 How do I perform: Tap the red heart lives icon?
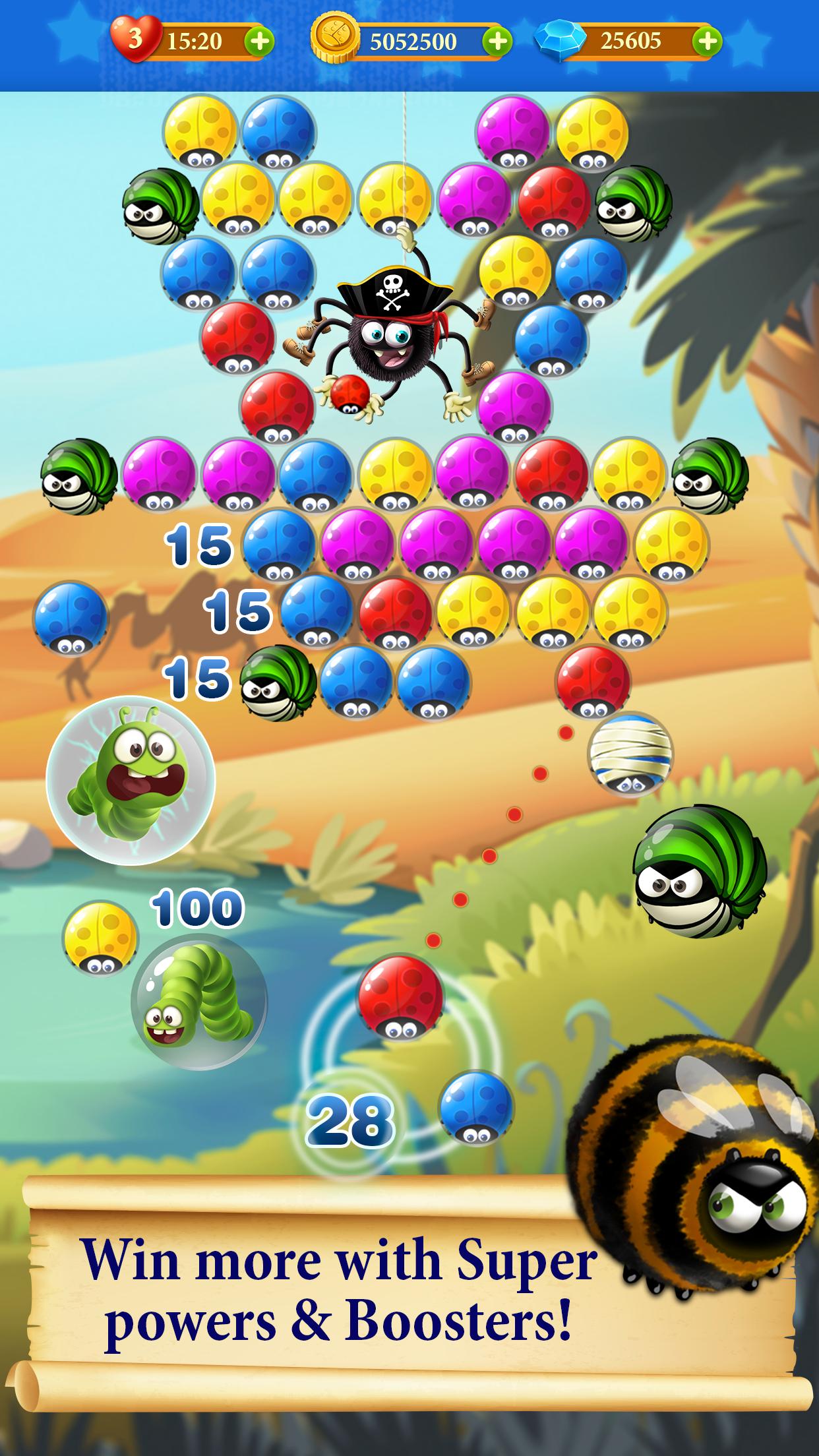coord(135,40)
